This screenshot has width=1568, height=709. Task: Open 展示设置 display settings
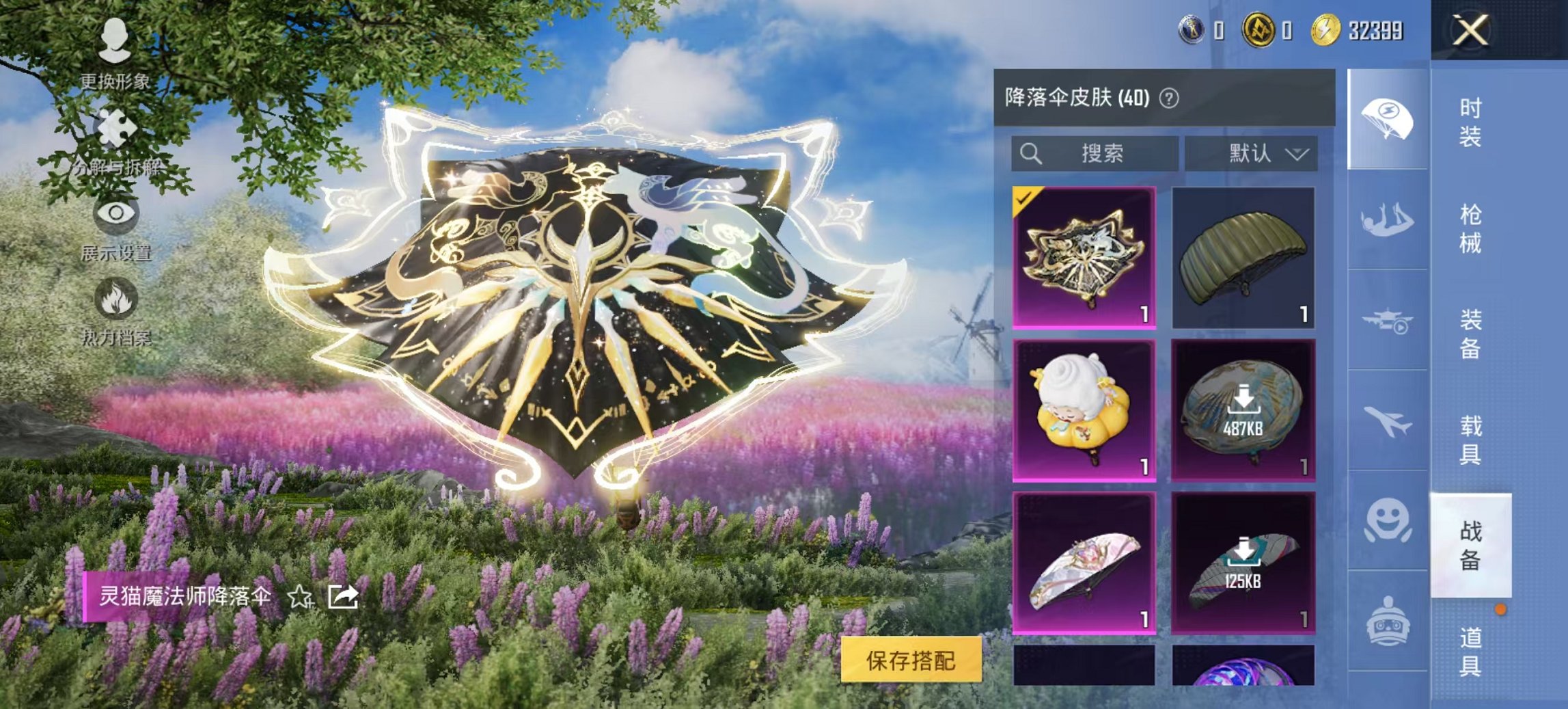tap(116, 226)
